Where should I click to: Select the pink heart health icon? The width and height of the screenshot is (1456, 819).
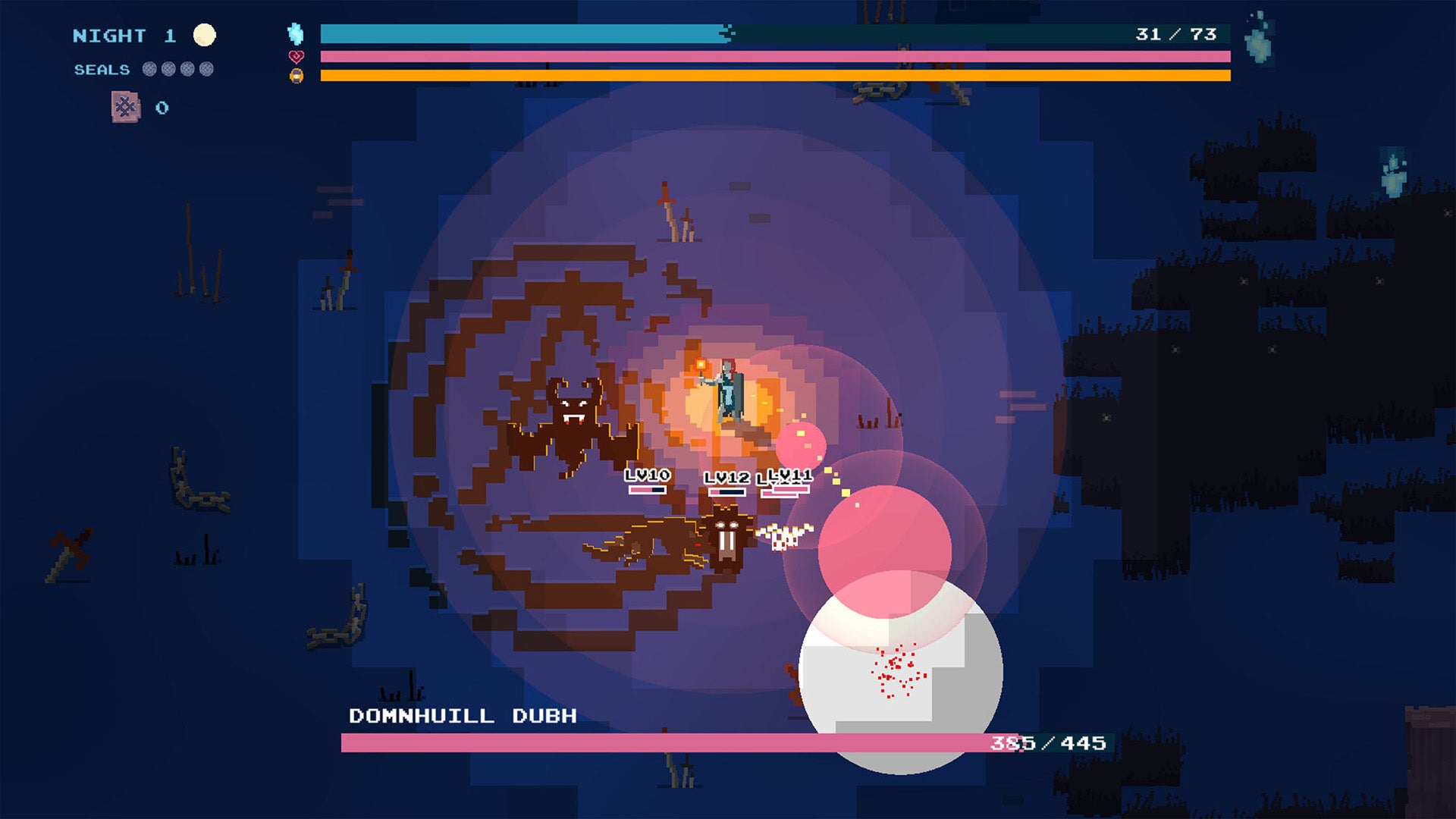click(x=297, y=56)
